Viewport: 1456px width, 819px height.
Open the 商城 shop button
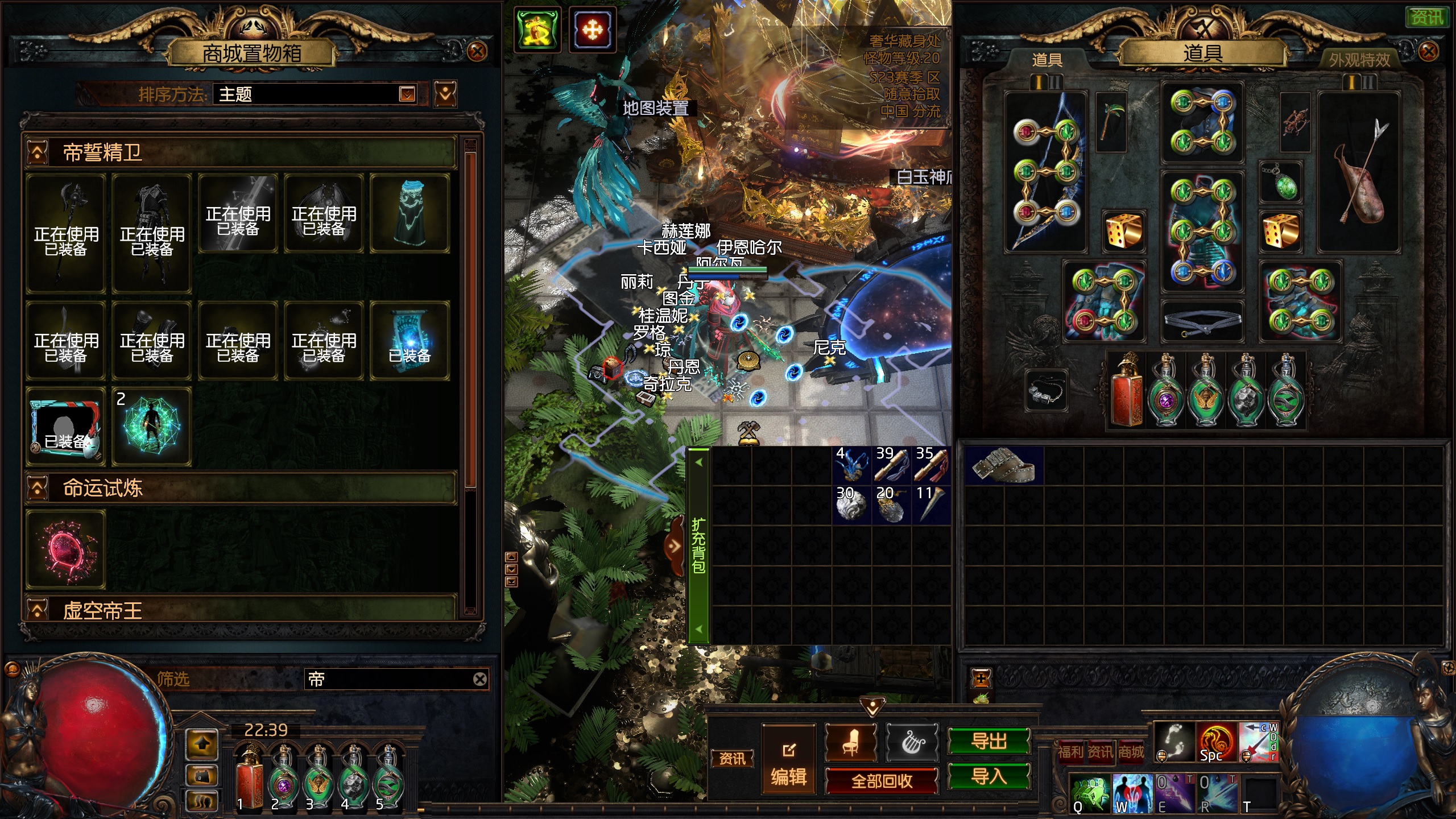click(x=1131, y=752)
